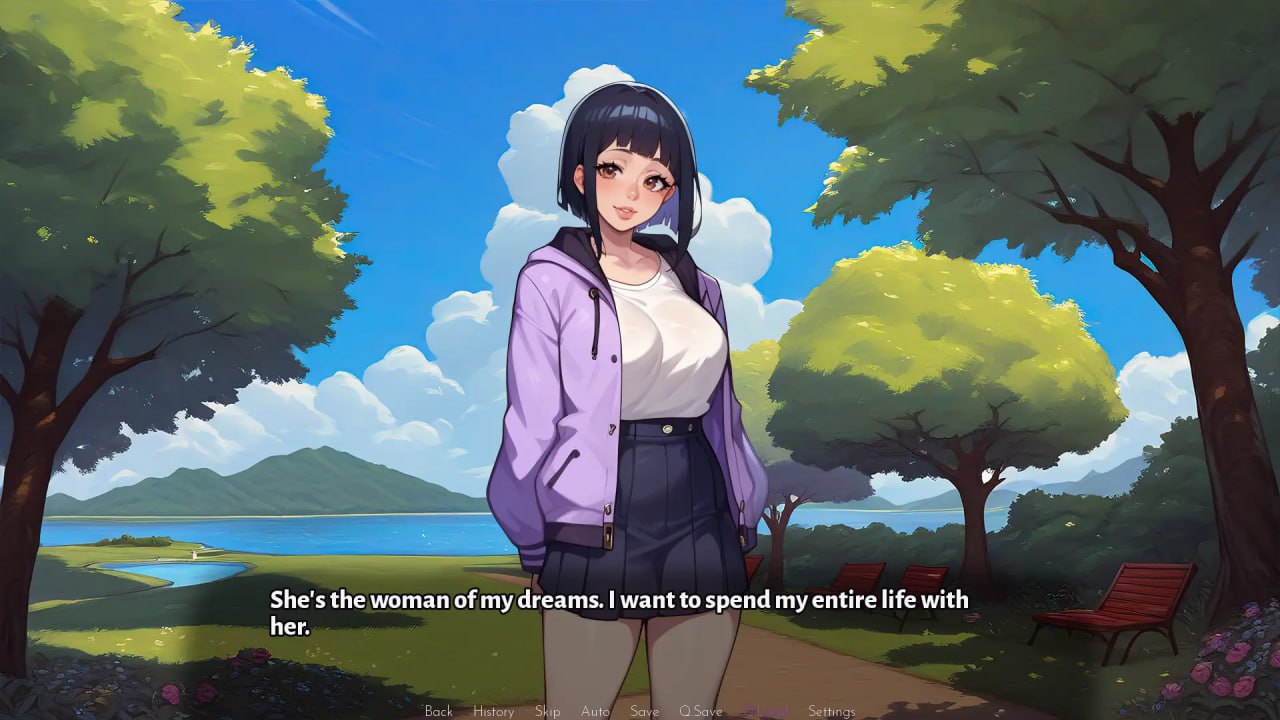Open the Settings menu

coord(831,711)
